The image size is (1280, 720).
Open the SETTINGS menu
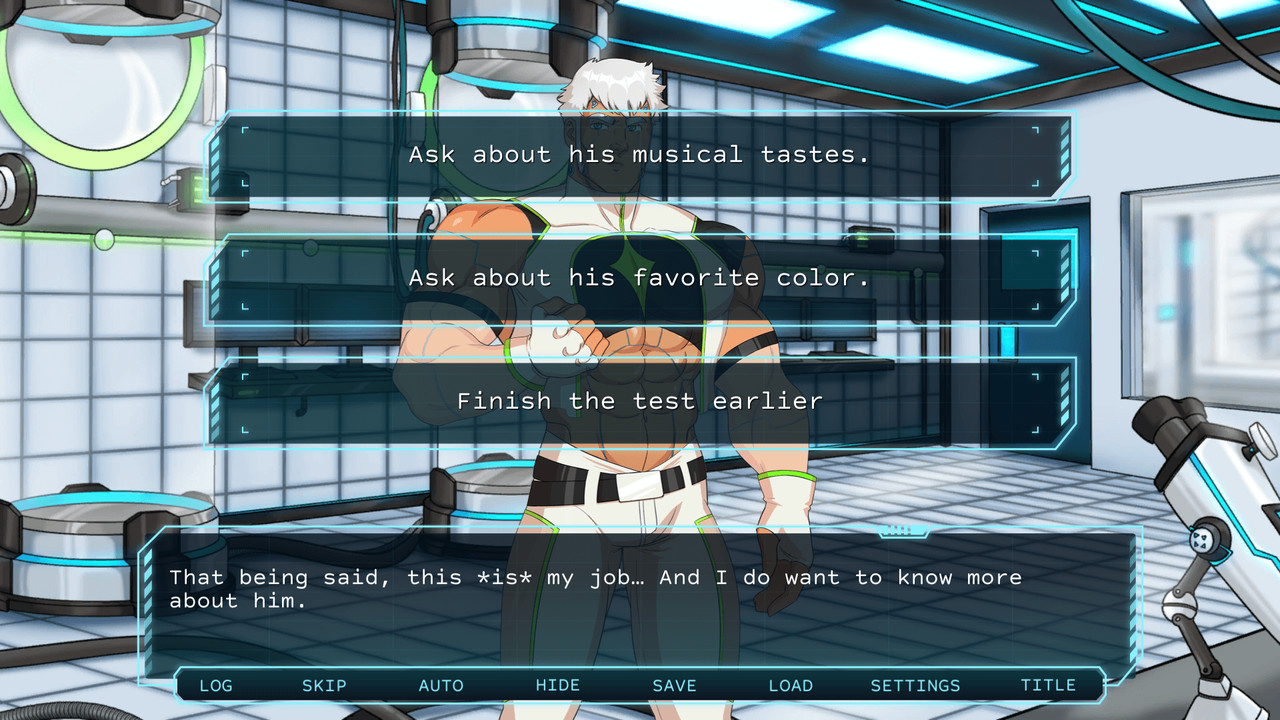coord(916,686)
